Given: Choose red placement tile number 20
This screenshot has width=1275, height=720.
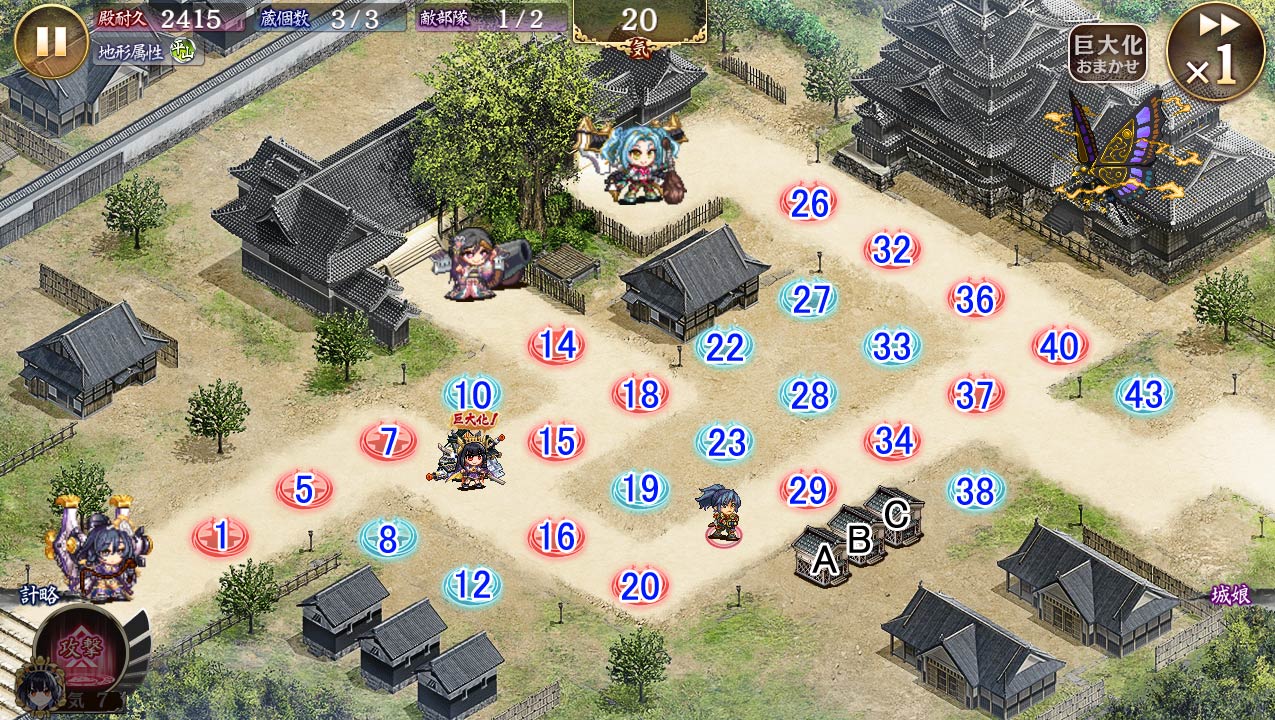Looking at the screenshot, I should point(640,586).
